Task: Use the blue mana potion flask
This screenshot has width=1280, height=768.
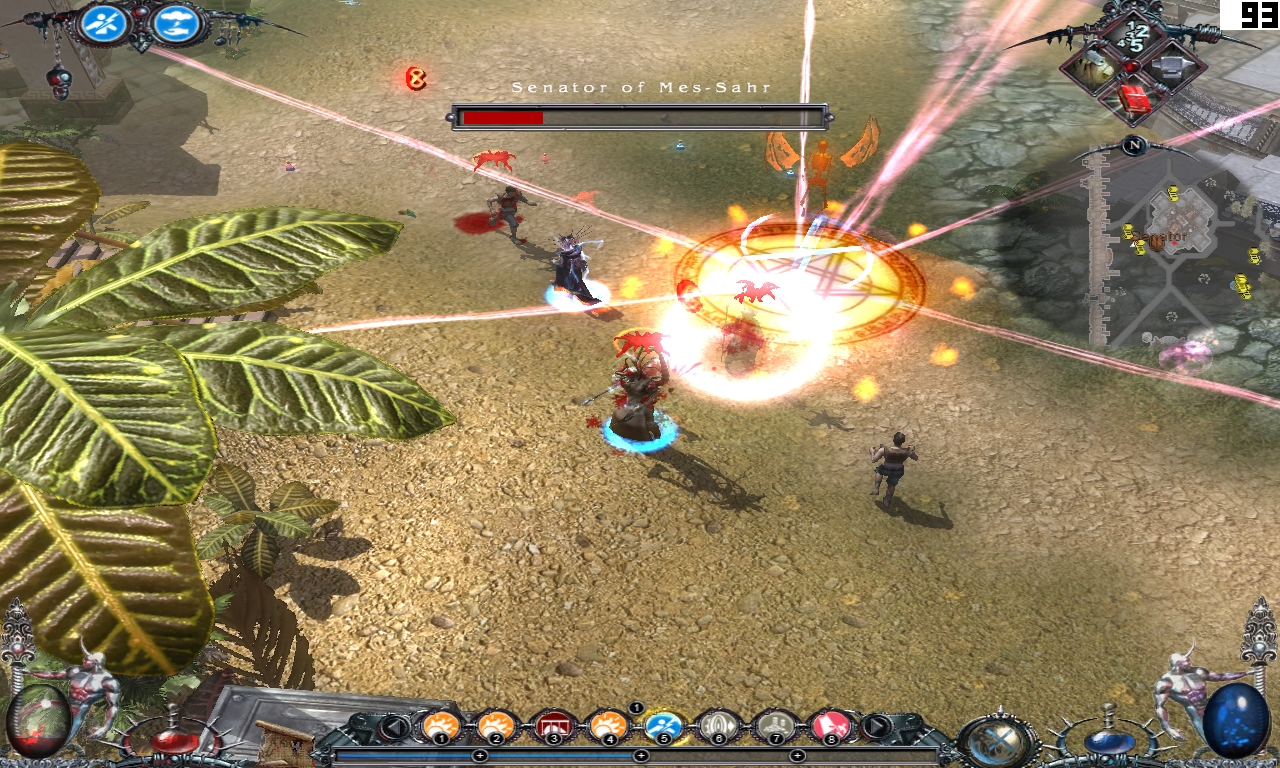Action: pyautogui.click(x=1107, y=738)
